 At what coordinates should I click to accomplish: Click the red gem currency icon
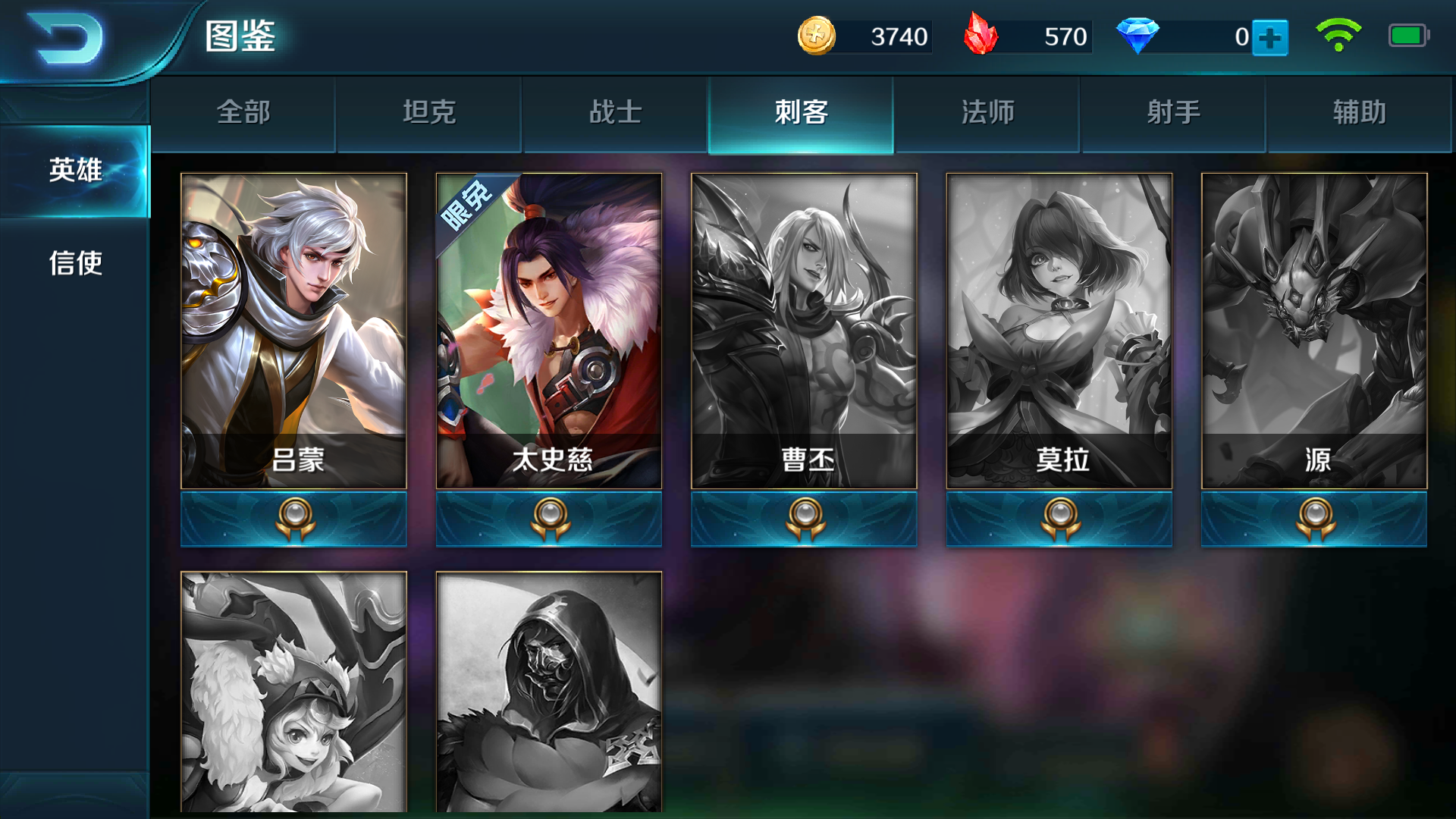(981, 35)
